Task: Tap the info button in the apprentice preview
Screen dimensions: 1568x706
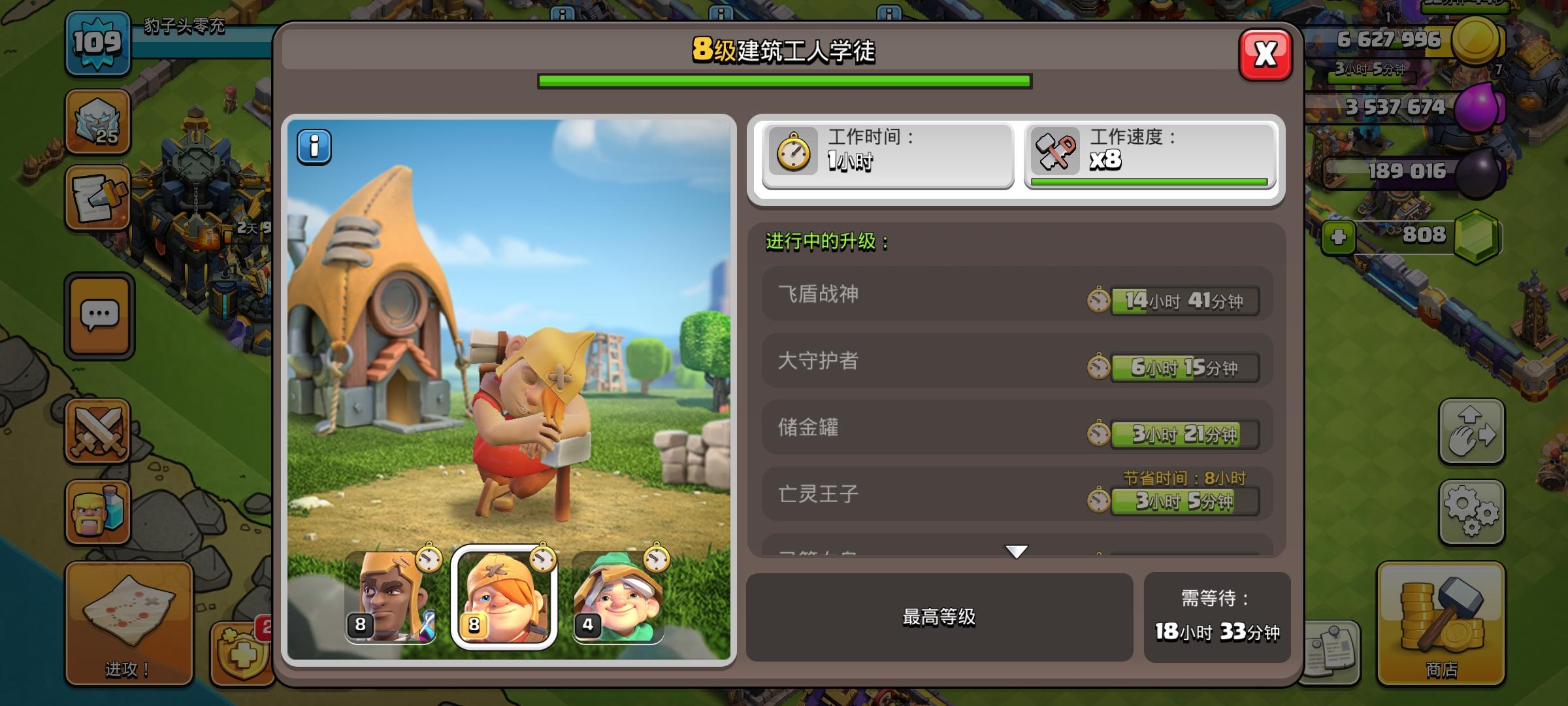Action: [315, 146]
